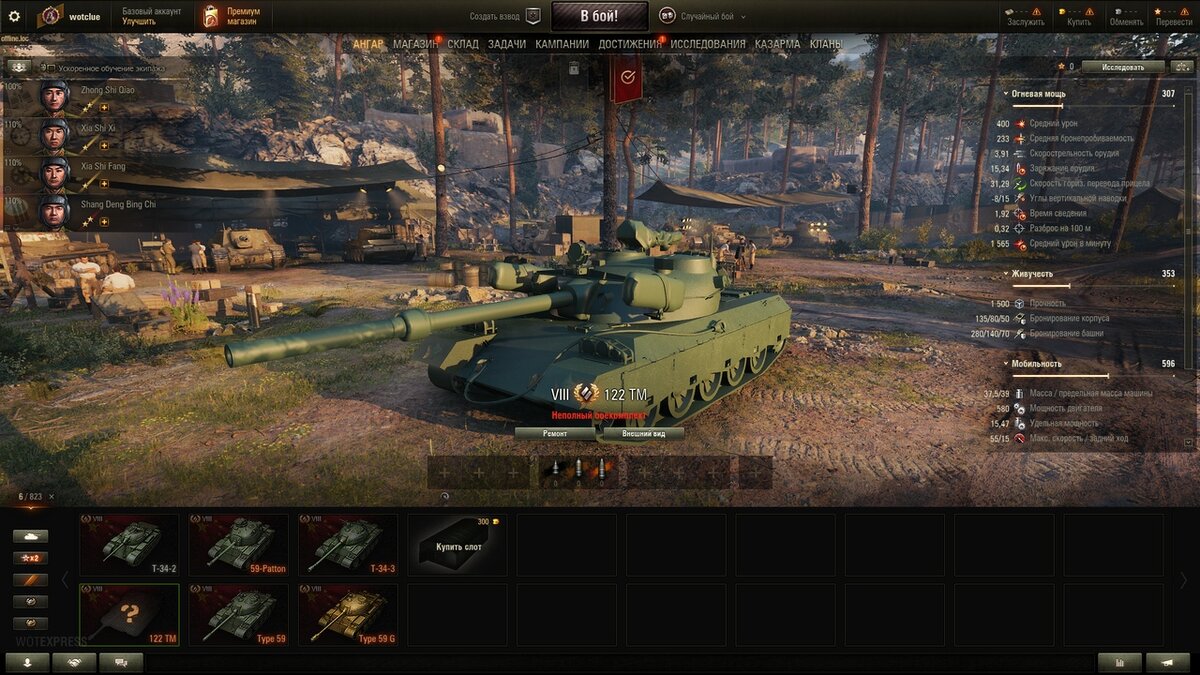The image size is (1200, 675).
Task: Open the settings gear menu
Action: point(14,16)
